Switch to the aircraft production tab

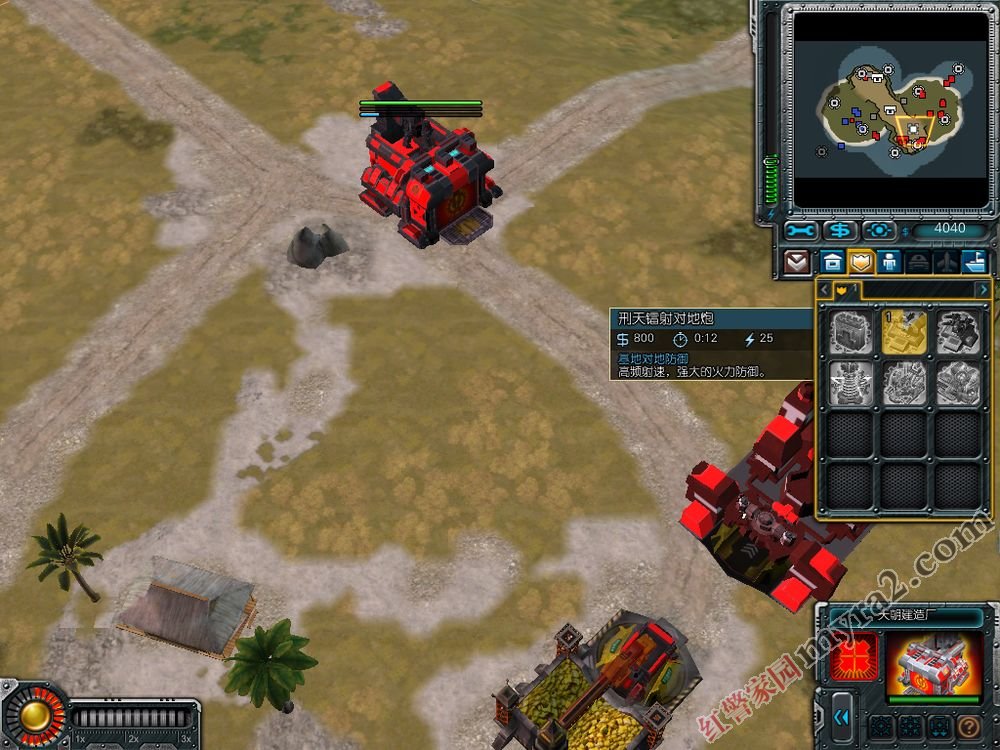point(946,263)
